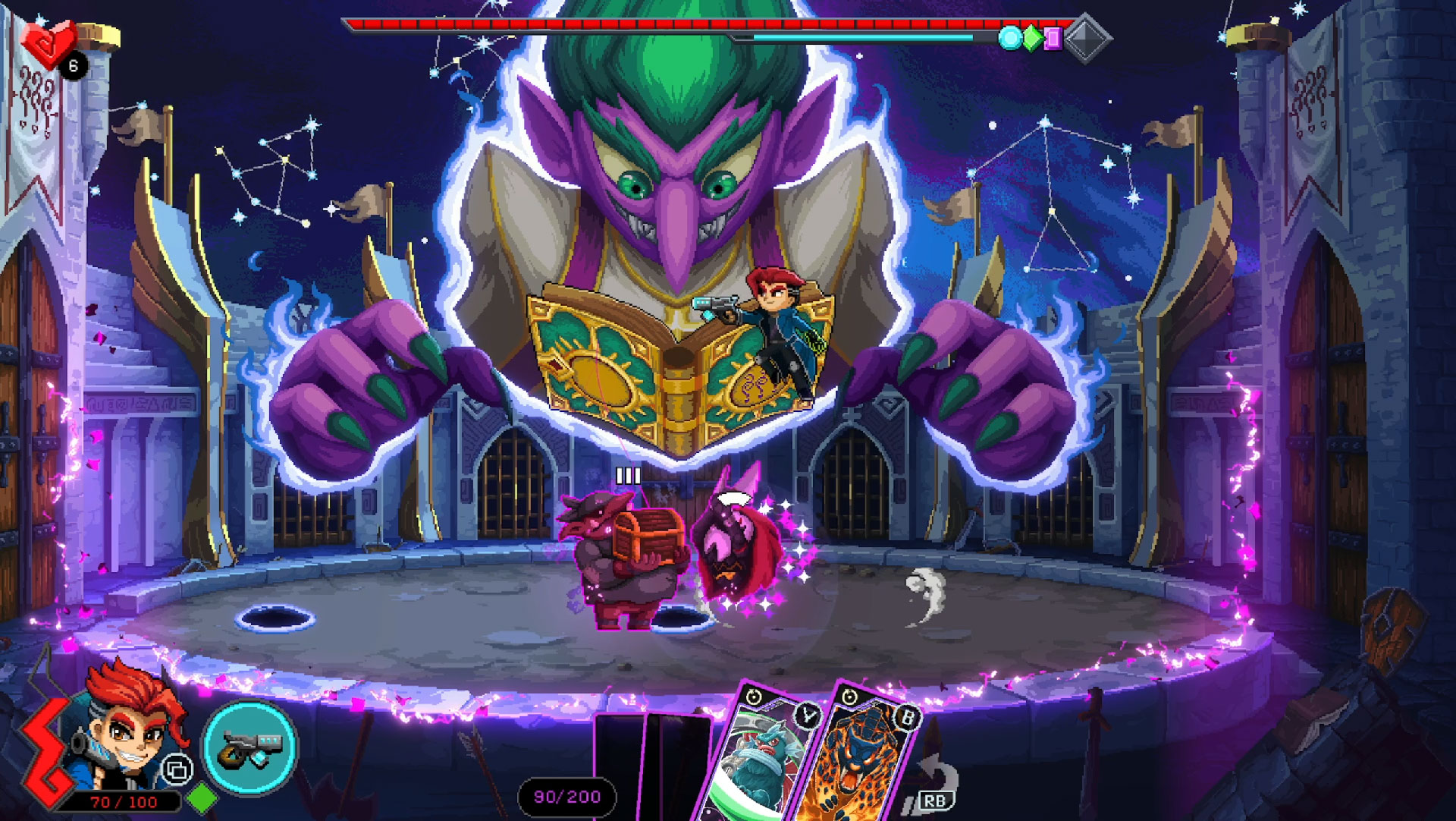The height and width of the screenshot is (821, 1456).
Task: Click the red heart lives icon
Action: (x=47, y=42)
